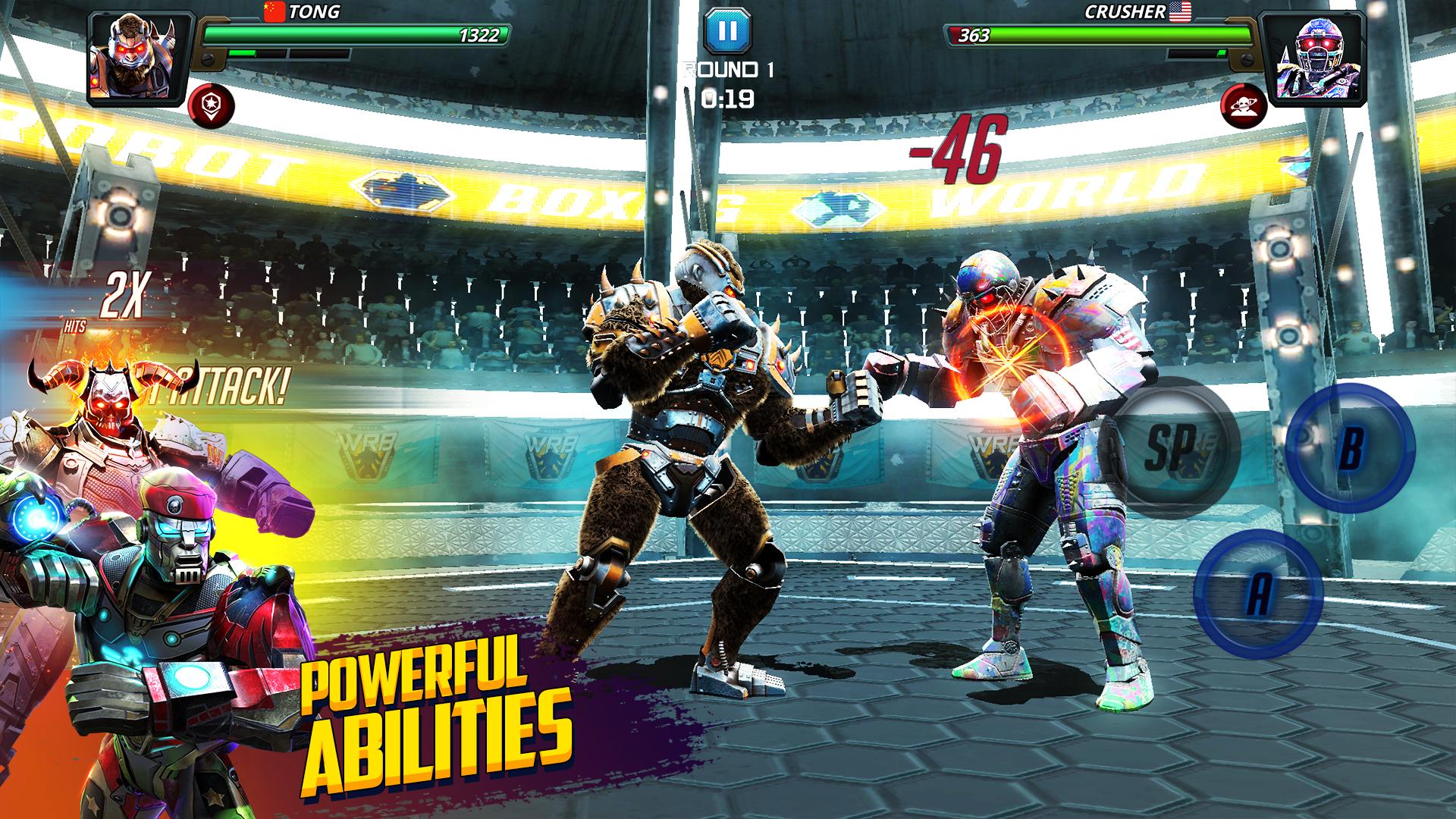Tap the China flag next to Tong's name

point(274,12)
